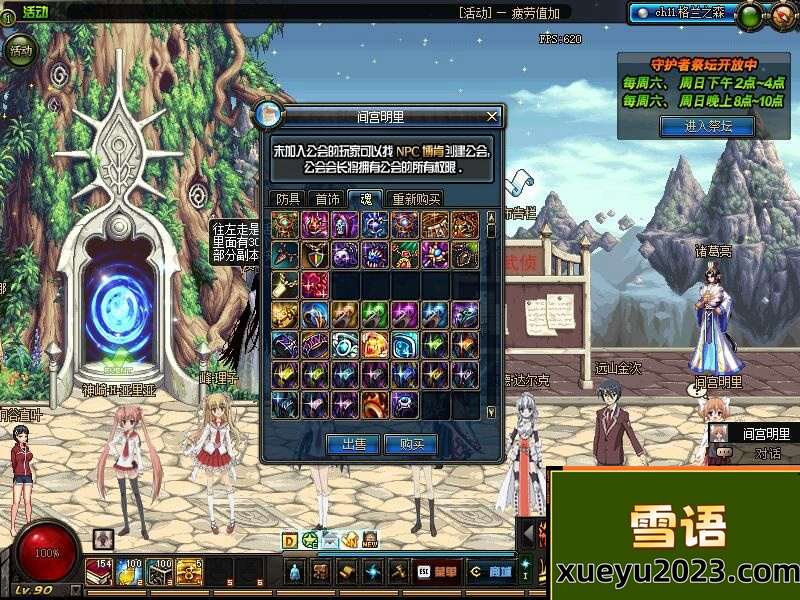800x600 pixels.
Task: Open the 重新购买 buyback tab
Action: (x=416, y=199)
